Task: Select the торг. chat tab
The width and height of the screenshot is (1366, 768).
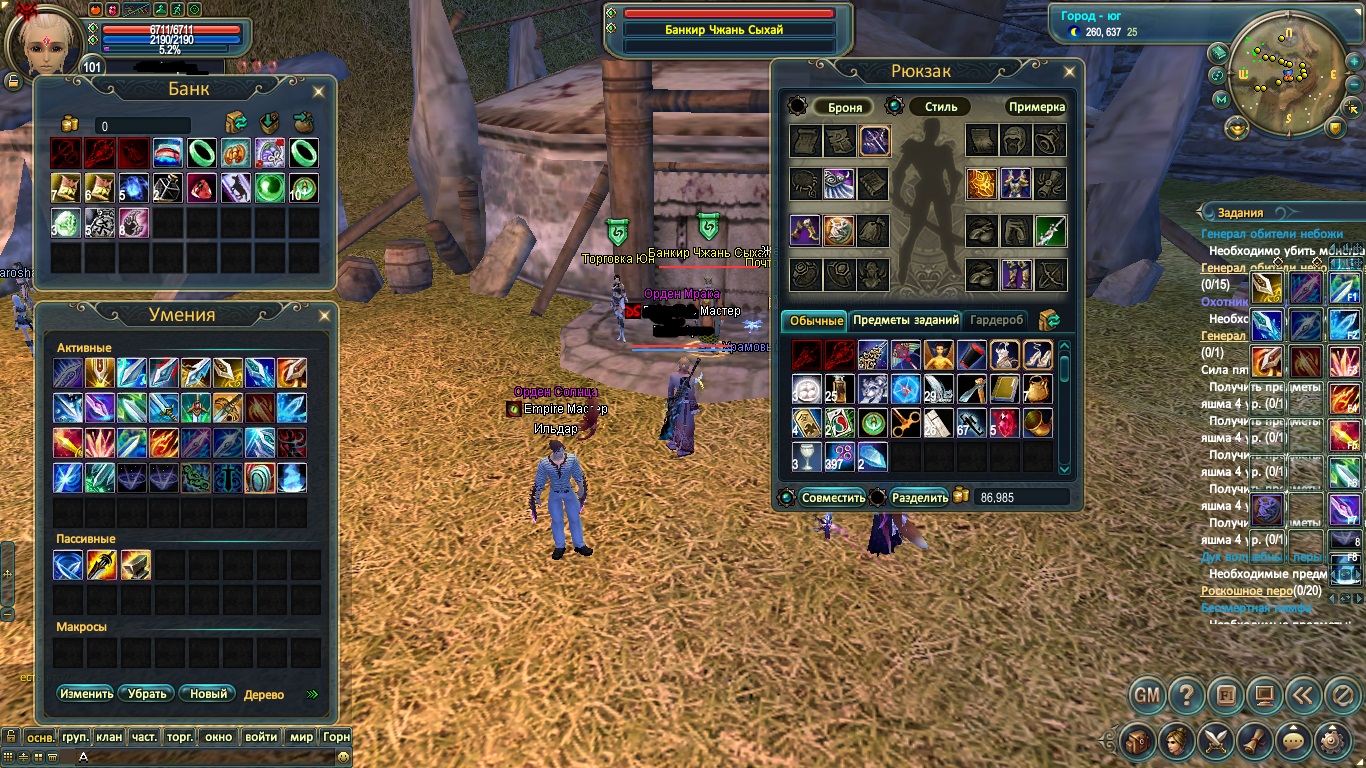Action: (180, 737)
